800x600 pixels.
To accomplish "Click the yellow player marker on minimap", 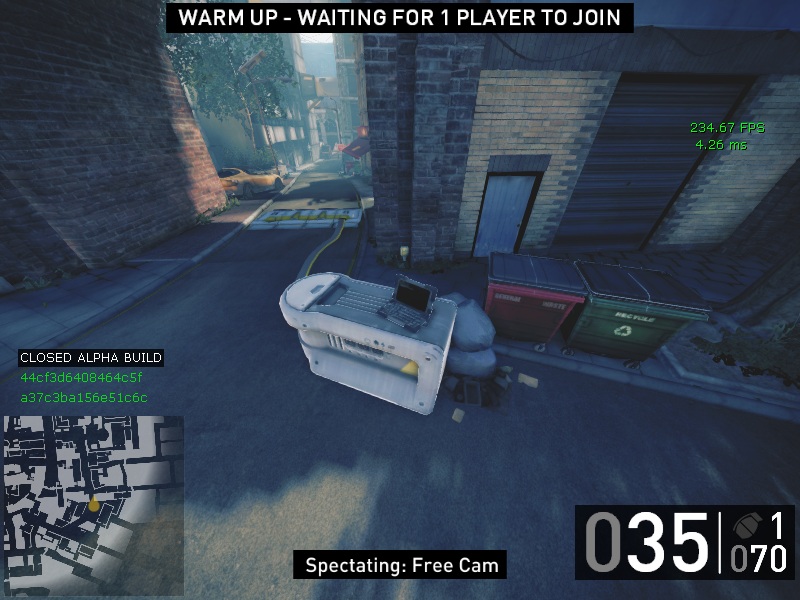I will 94,505.
